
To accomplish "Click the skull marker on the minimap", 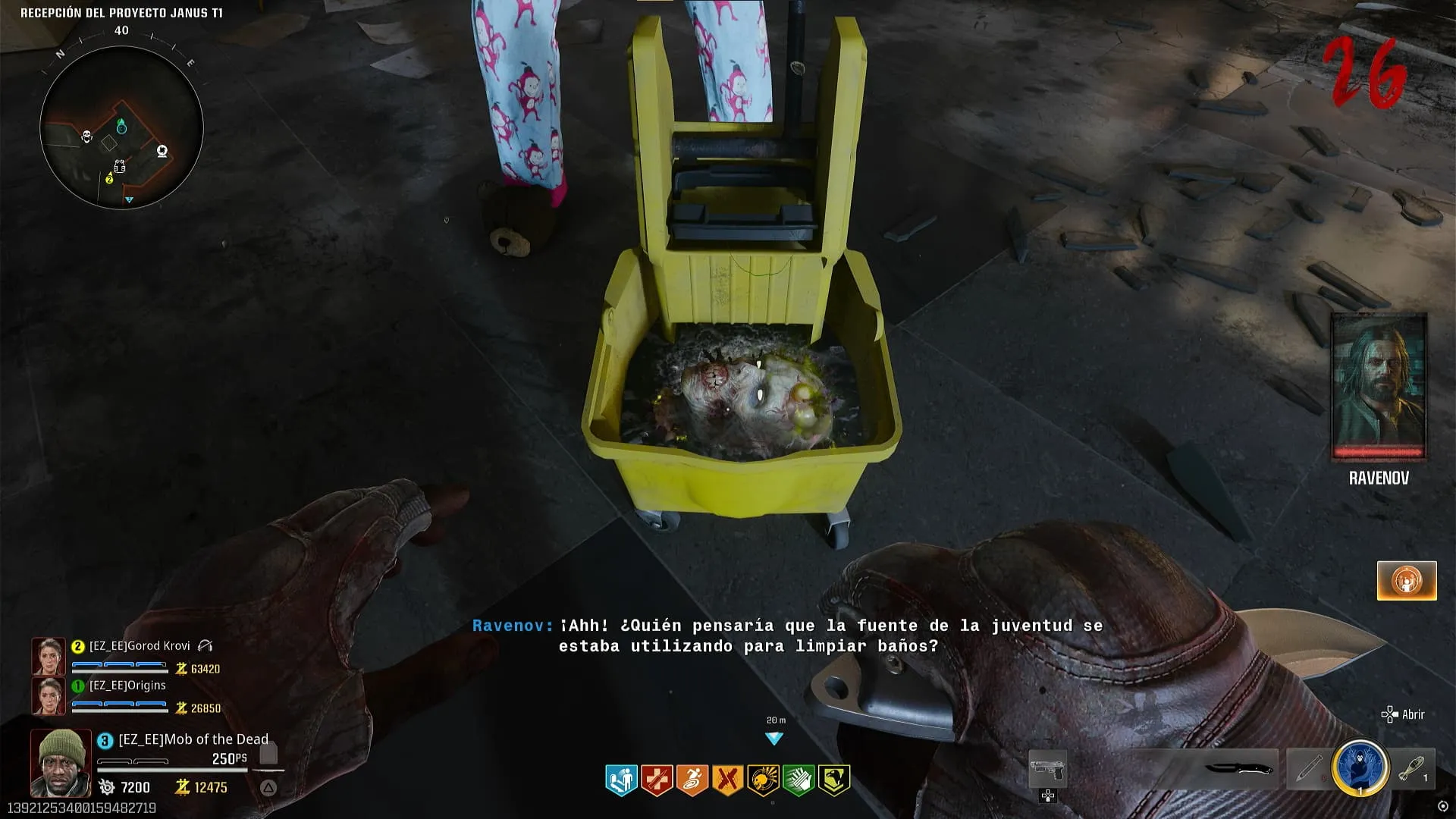I will click(x=87, y=136).
